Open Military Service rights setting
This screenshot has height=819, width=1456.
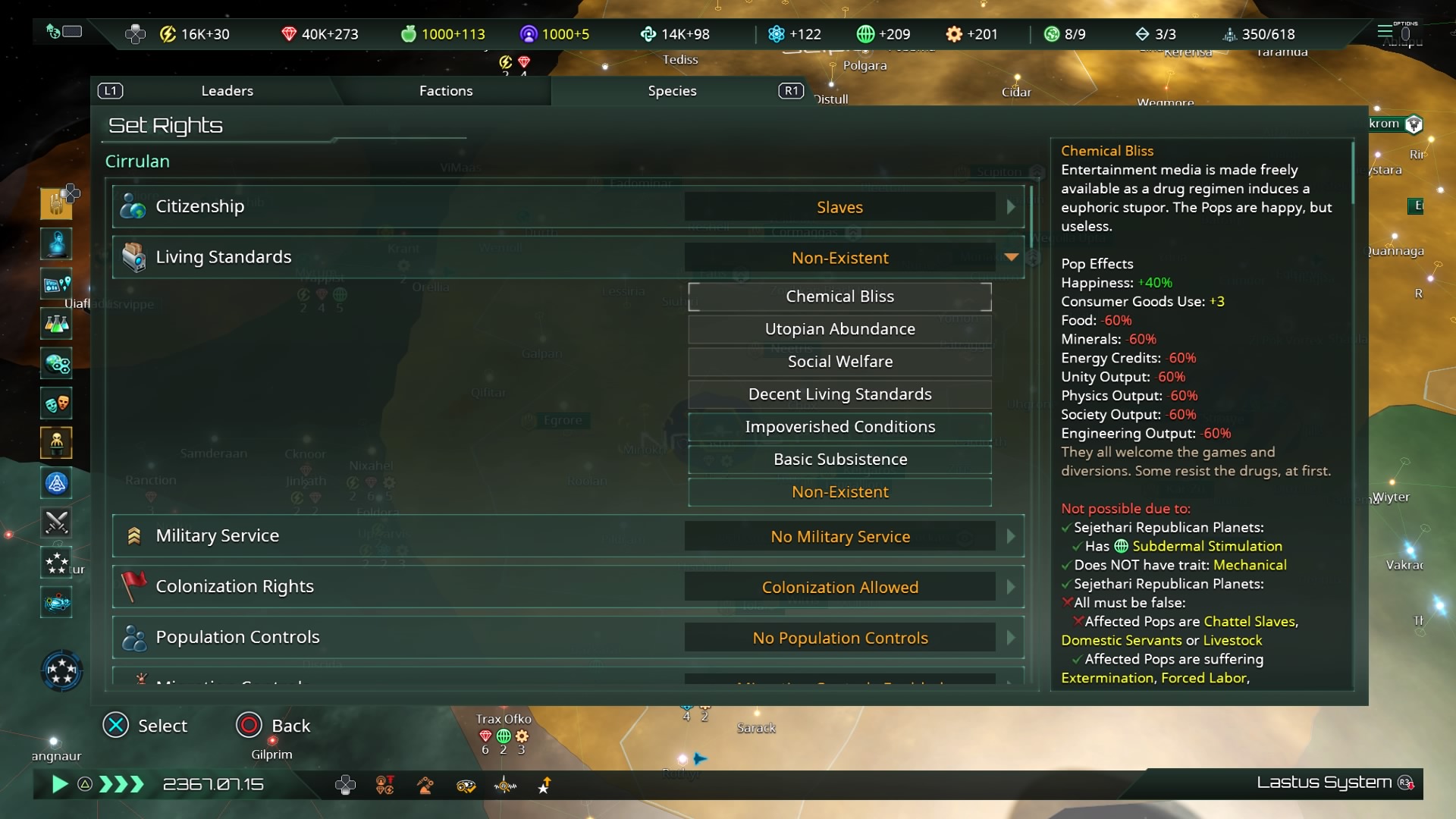point(839,536)
